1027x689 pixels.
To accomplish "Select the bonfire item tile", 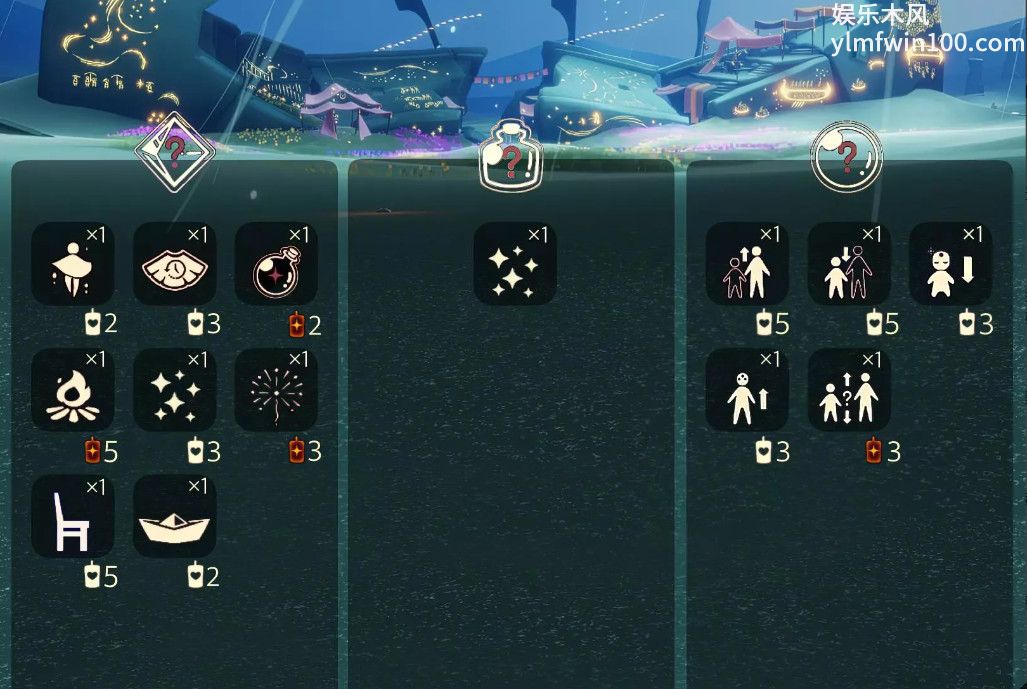I will click(x=72, y=390).
